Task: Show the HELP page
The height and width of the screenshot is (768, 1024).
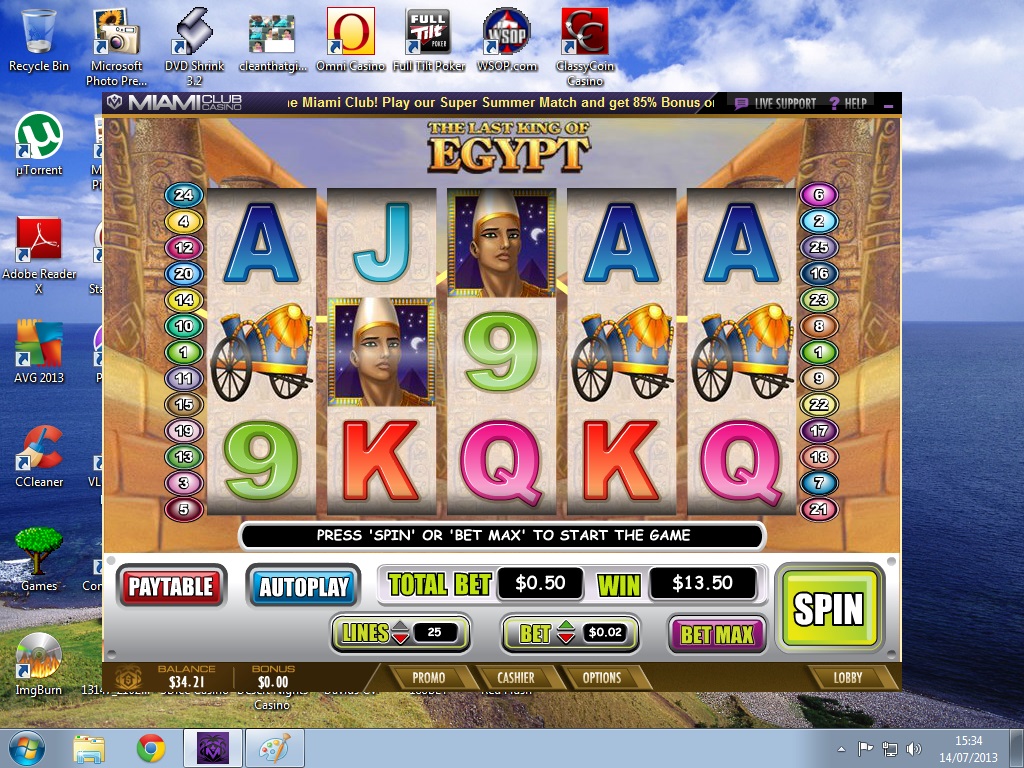Action: click(x=848, y=103)
